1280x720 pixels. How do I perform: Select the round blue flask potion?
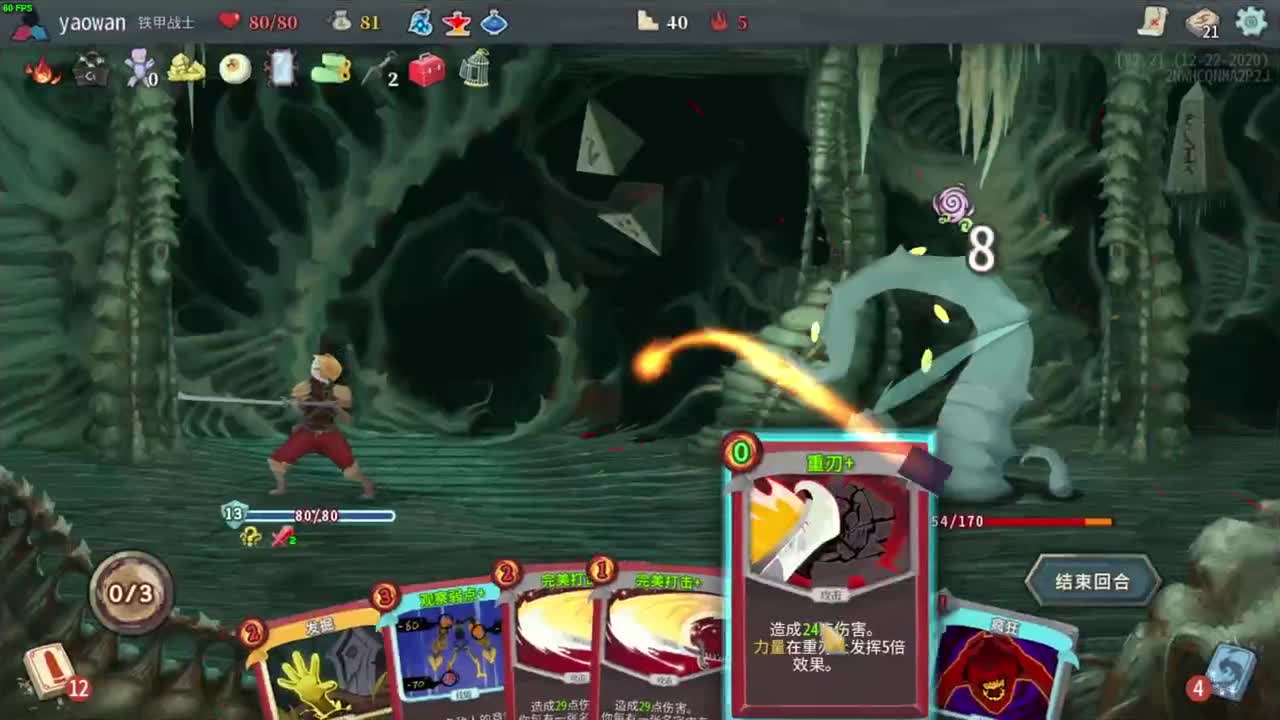coord(494,22)
